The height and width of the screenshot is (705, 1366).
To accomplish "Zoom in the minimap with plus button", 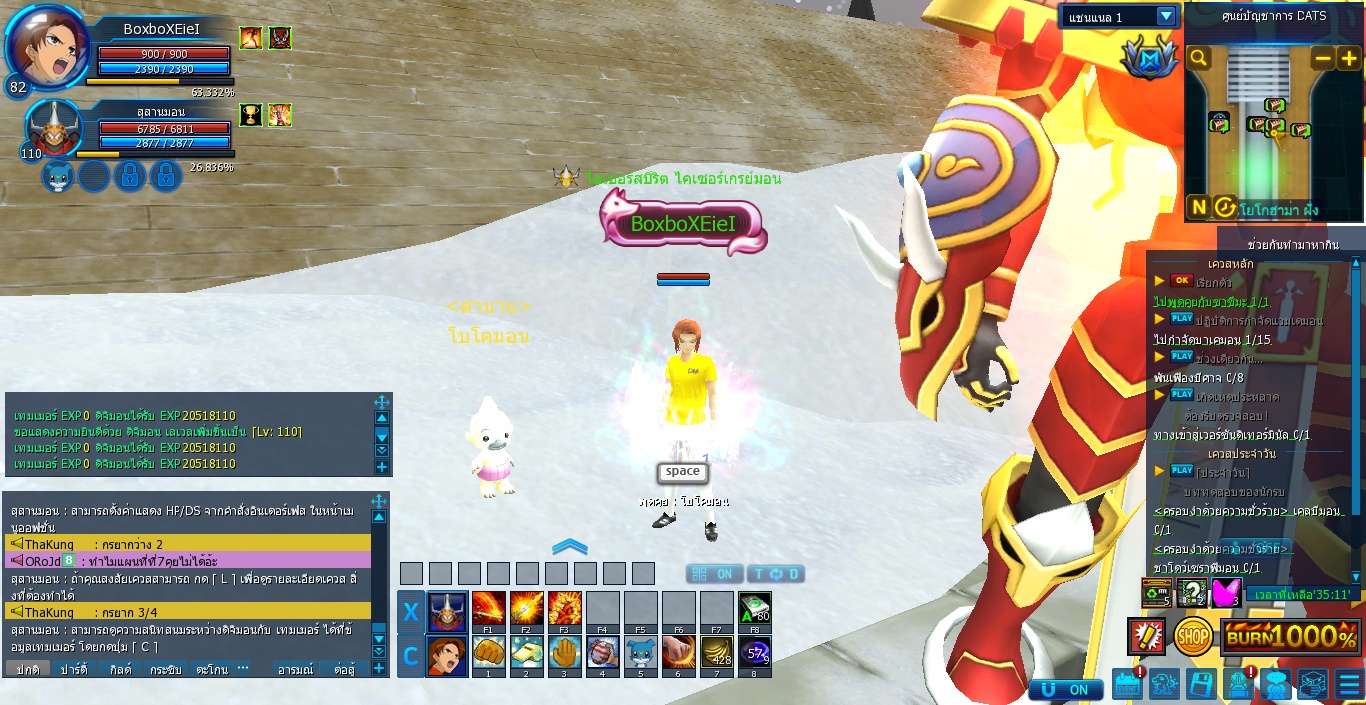I will (x=1348, y=58).
